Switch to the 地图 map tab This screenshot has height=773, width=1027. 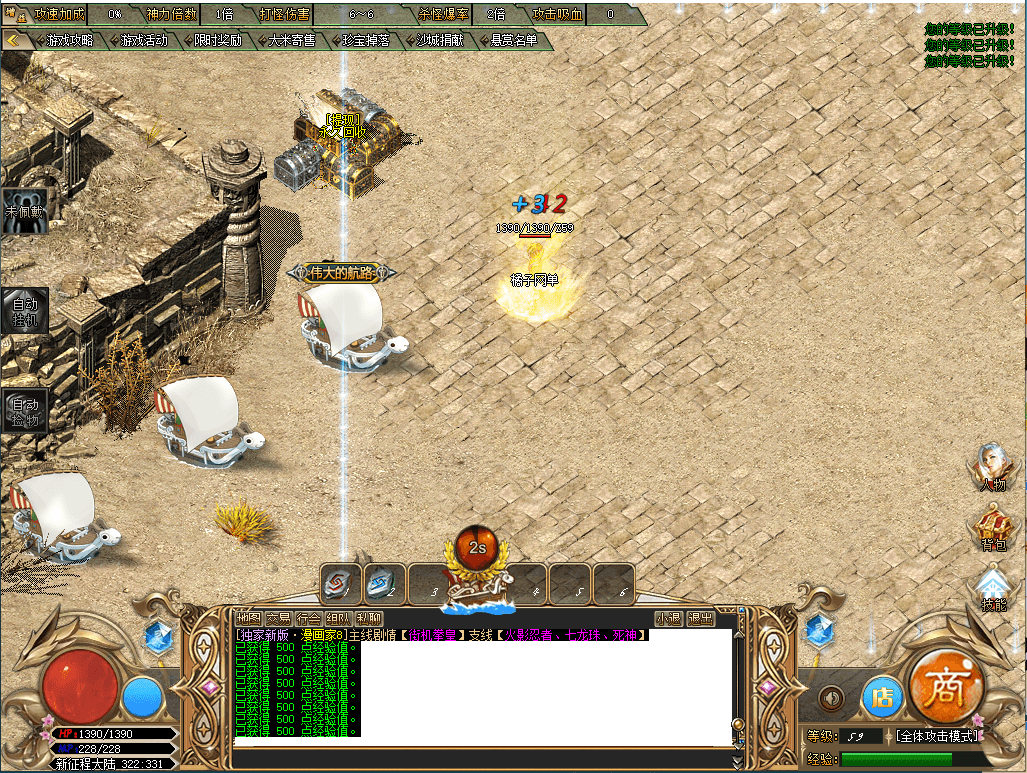coord(248,619)
